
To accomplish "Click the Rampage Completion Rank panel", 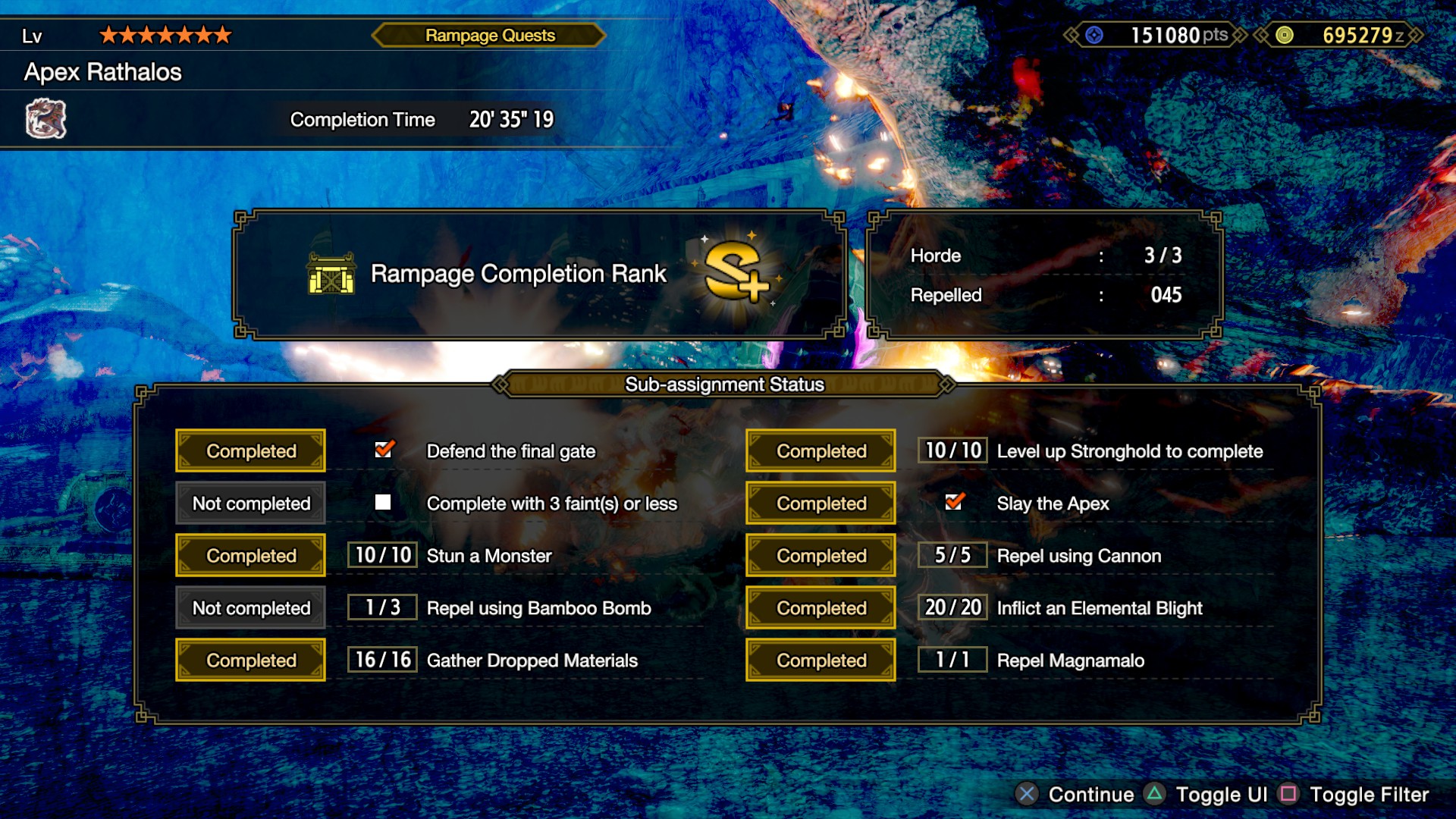I will (539, 275).
